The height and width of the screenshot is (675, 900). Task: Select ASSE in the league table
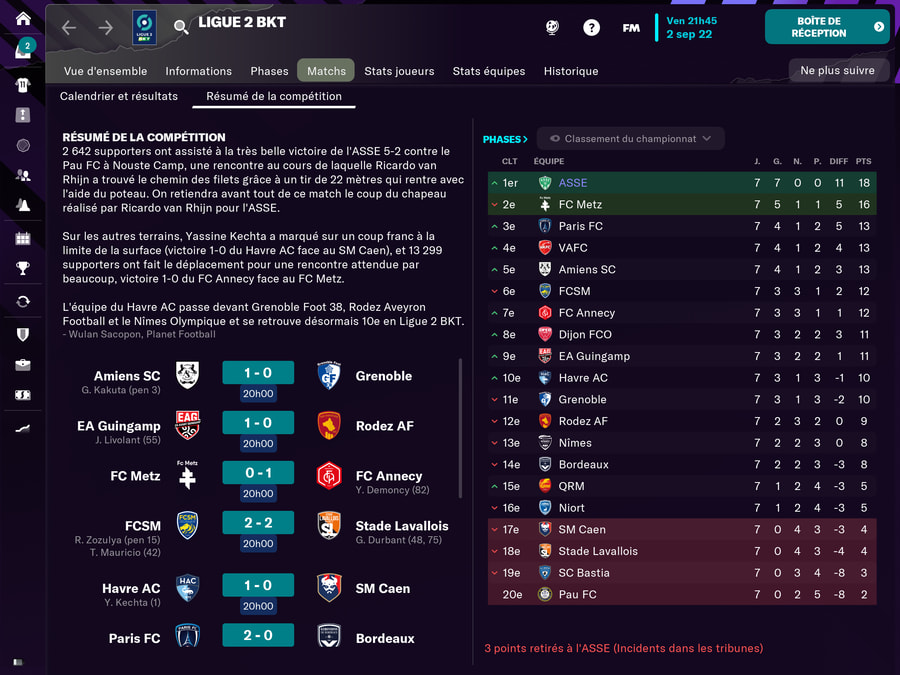point(573,183)
